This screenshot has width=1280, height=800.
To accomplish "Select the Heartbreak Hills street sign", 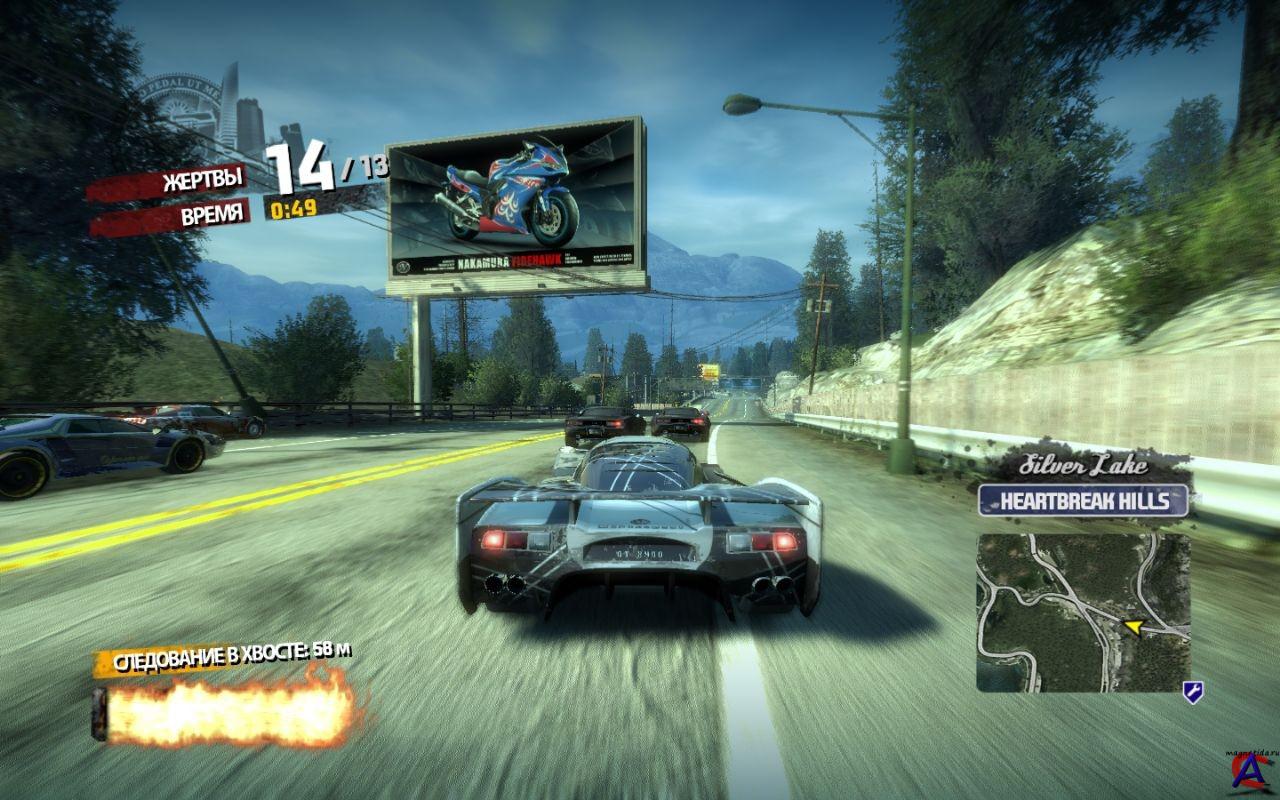I will (x=1083, y=500).
